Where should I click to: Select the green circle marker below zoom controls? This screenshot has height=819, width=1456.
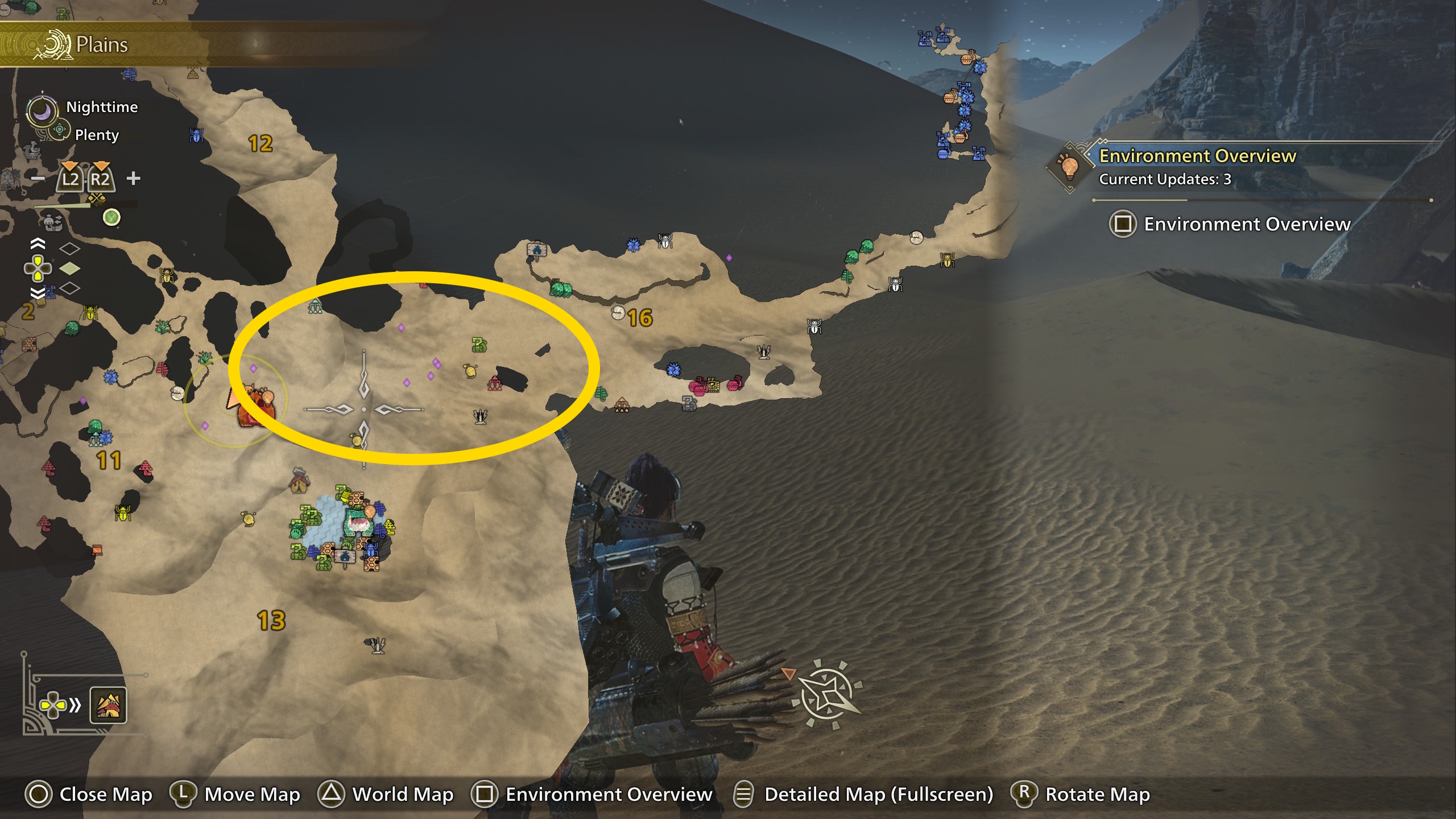(x=111, y=217)
